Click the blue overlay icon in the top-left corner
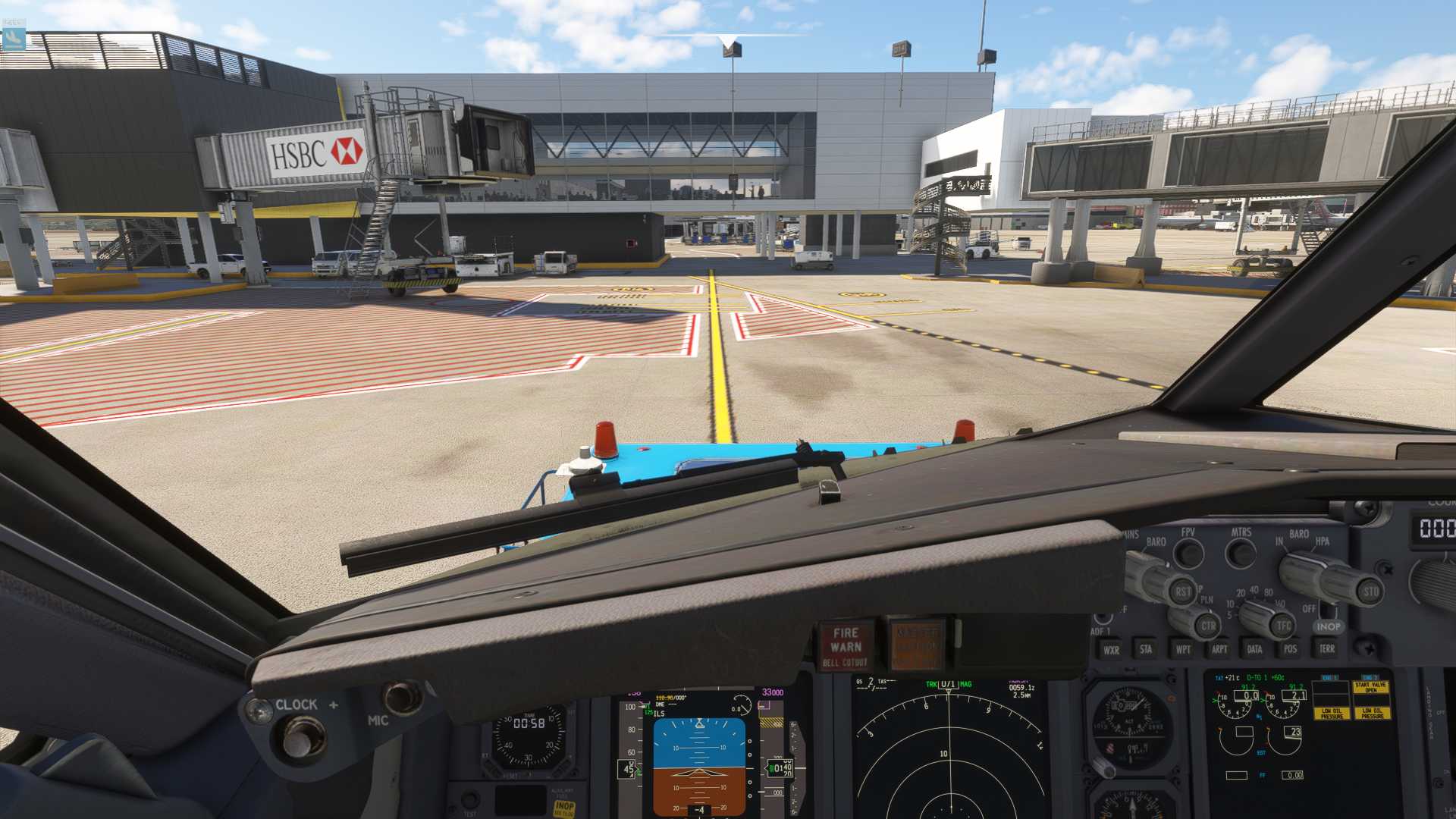Viewport: 1456px width, 819px height. pos(14,38)
